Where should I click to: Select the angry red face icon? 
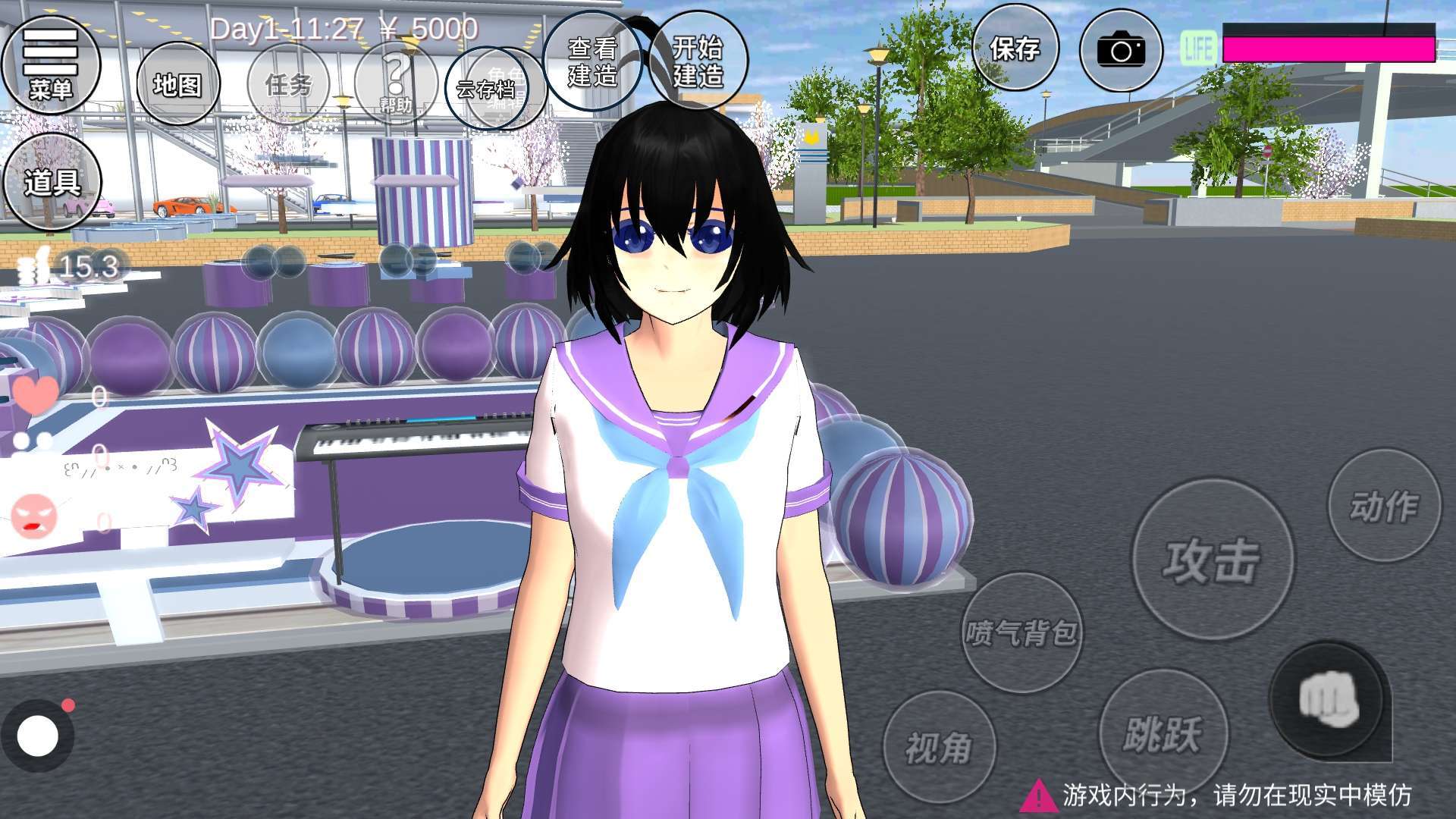click(33, 516)
